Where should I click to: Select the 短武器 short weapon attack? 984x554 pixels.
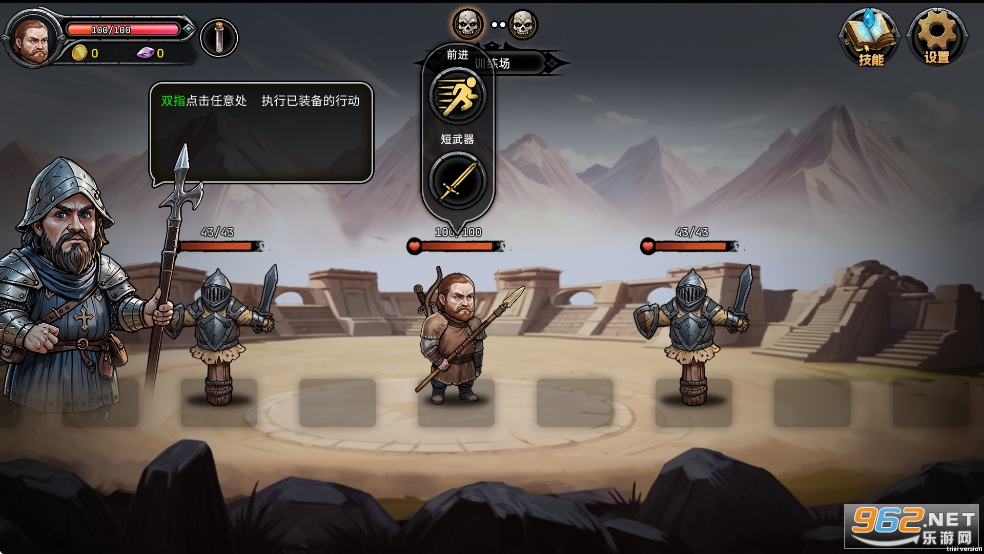pyautogui.click(x=457, y=182)
